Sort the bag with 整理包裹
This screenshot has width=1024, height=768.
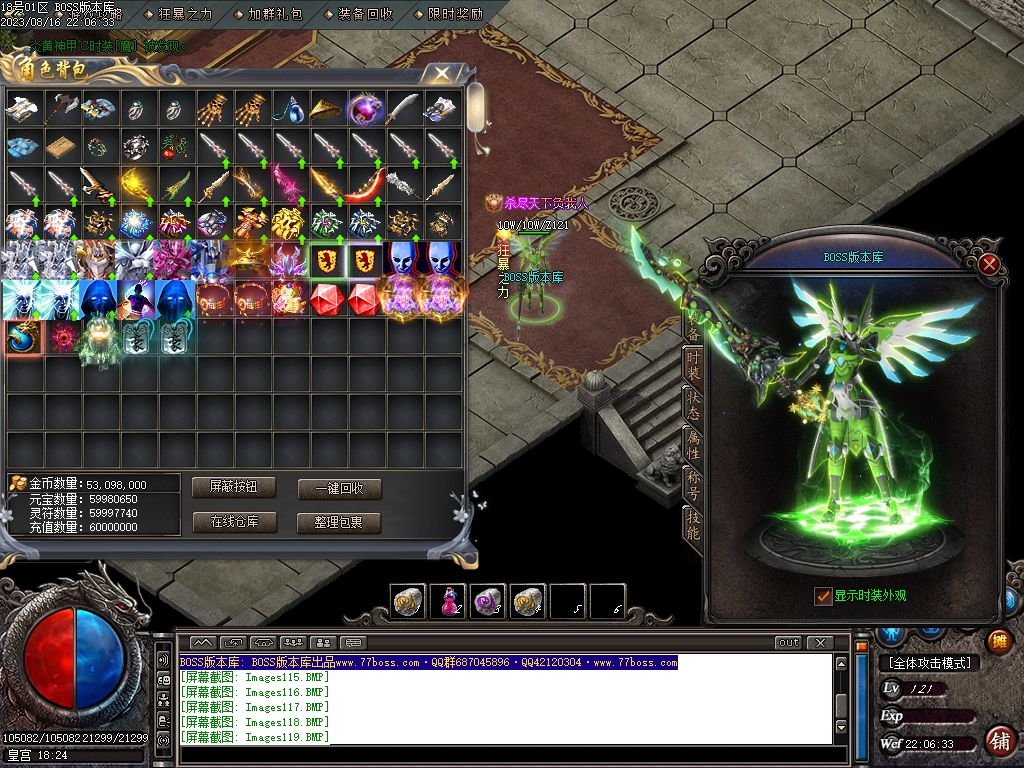(339, 522)
